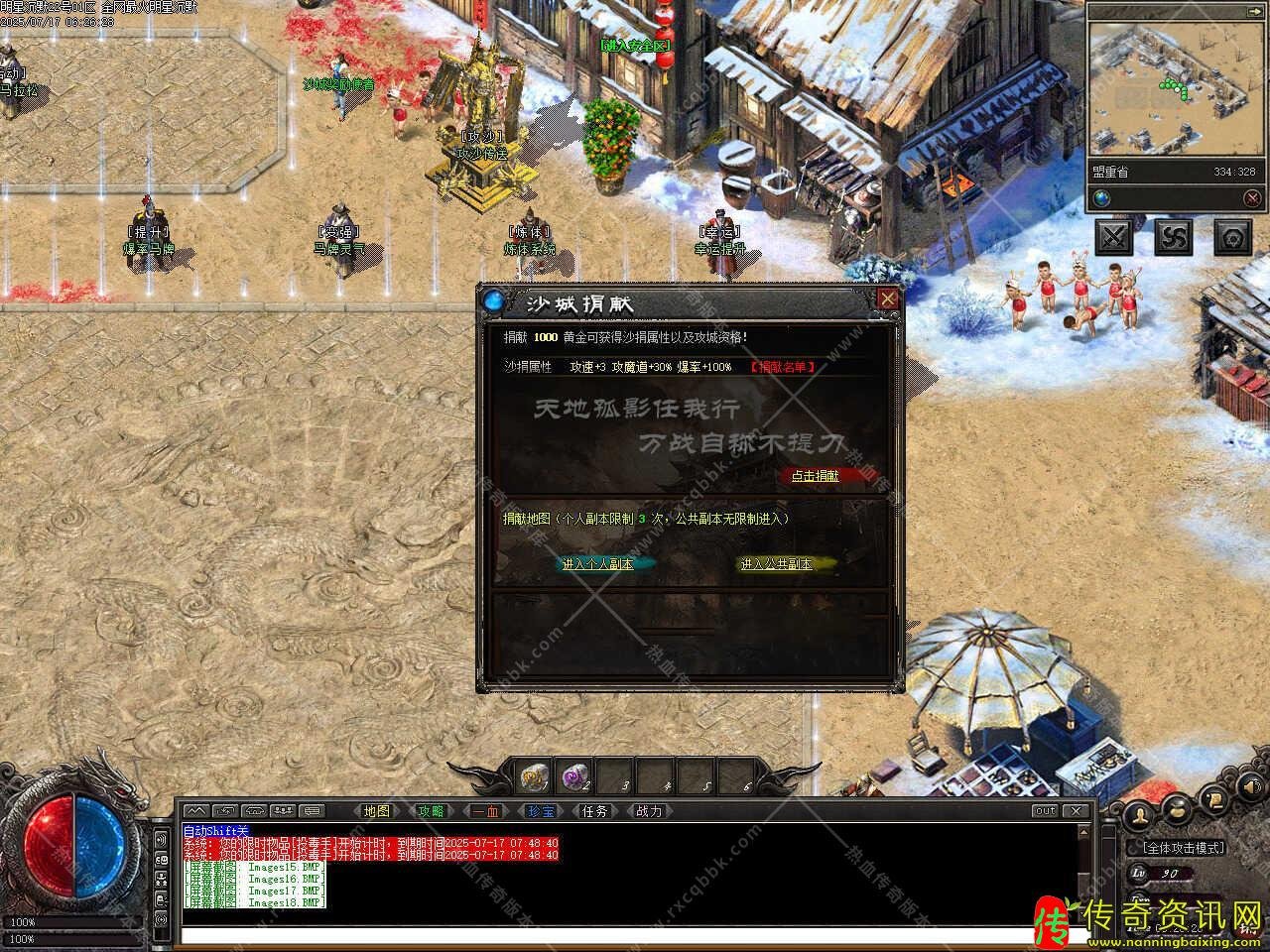This screenshot has height=952, width=1270.
Task: Click the gear-shaped square button
Action: click(1232, 237)
